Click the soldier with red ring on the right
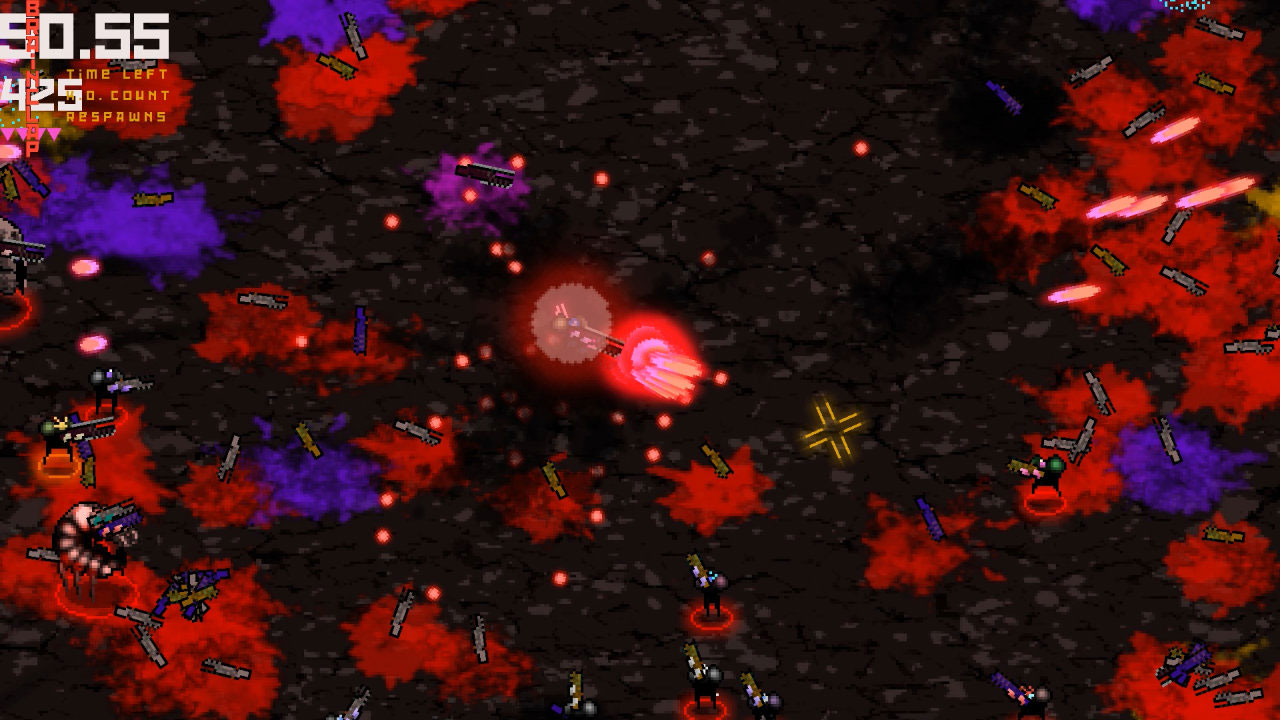Image resolution: width=1280 pixels, height=720 pixels. [1048, 470]
